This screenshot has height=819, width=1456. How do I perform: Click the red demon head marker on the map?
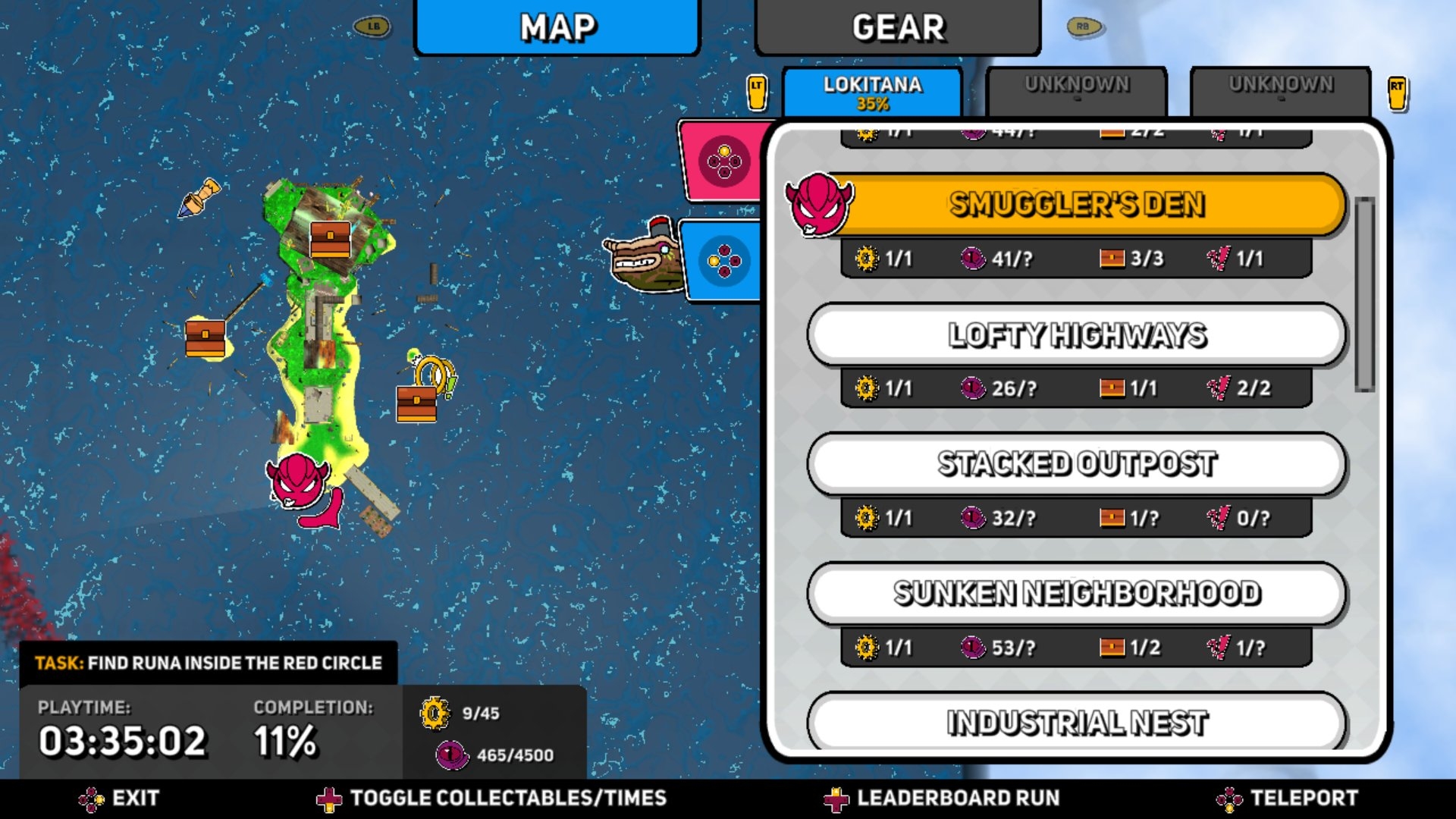point(298,481)
